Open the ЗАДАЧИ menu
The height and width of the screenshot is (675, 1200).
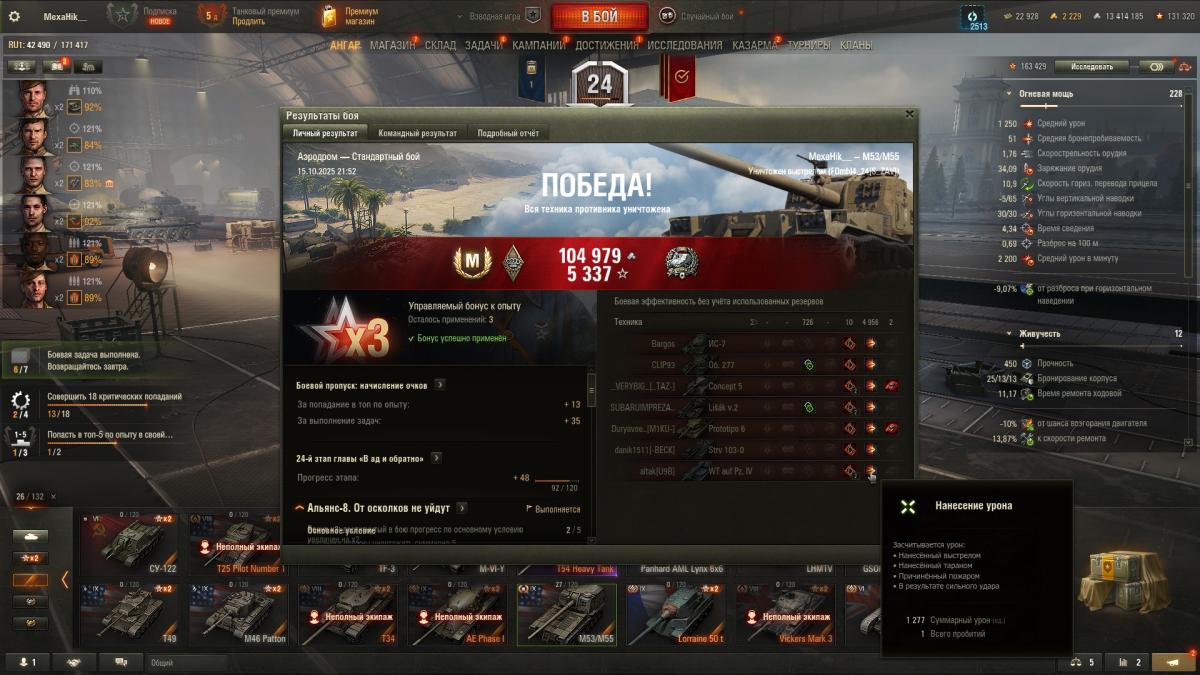click(x=484, y=45)
